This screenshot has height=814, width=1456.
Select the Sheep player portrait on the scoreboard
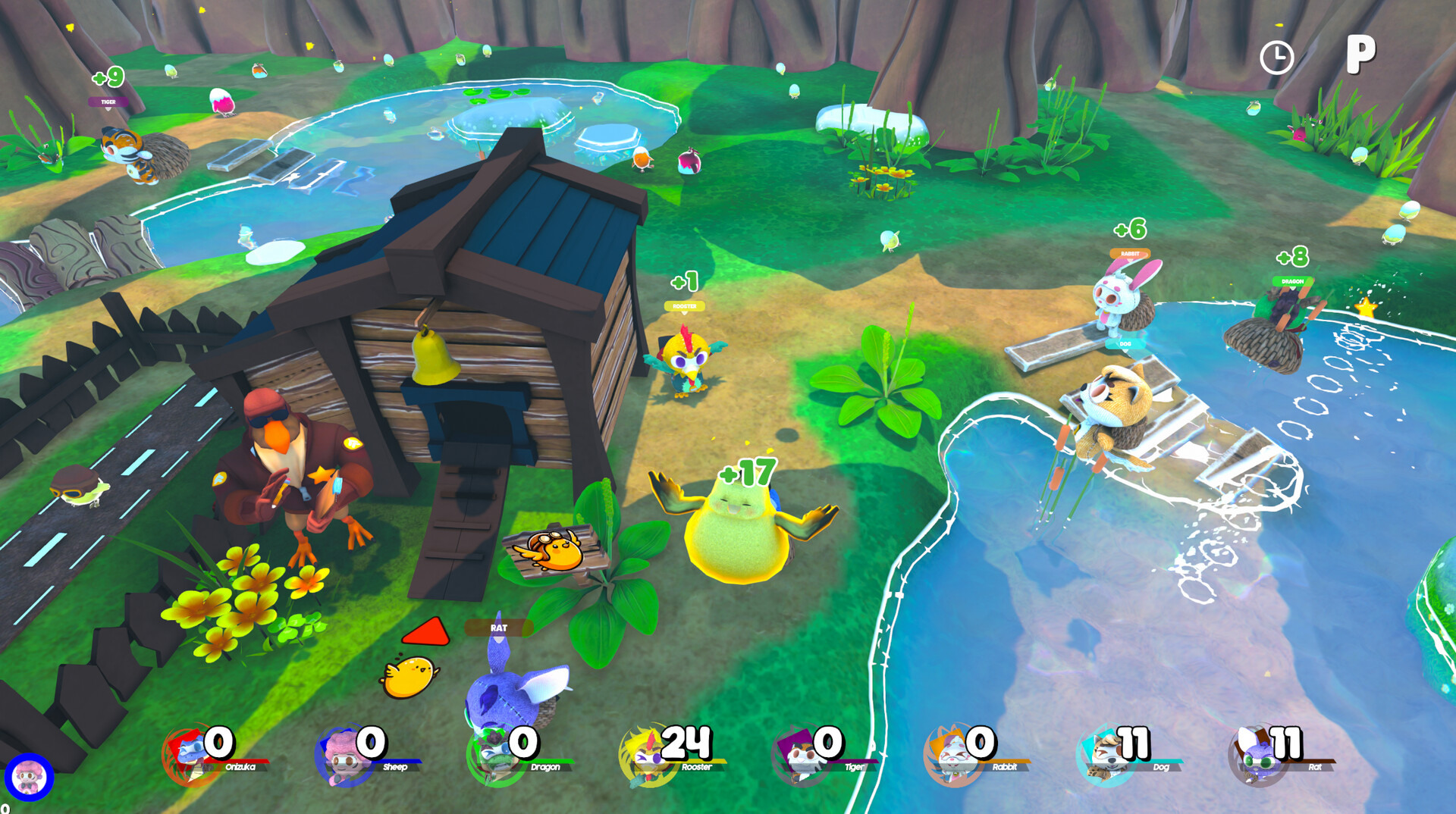tap(343, 757)
